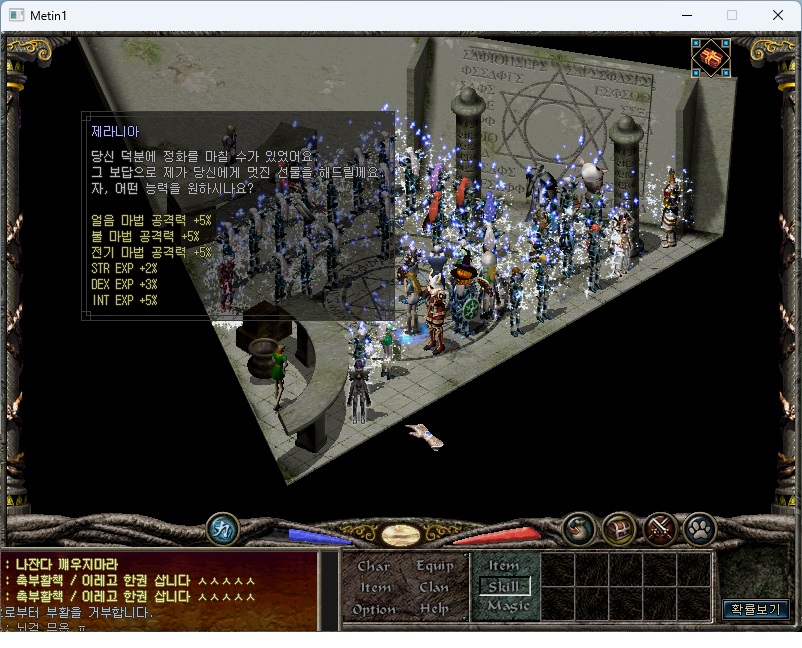Open the Option menu
The image size is (802, 648).
(x=374, y=609)
